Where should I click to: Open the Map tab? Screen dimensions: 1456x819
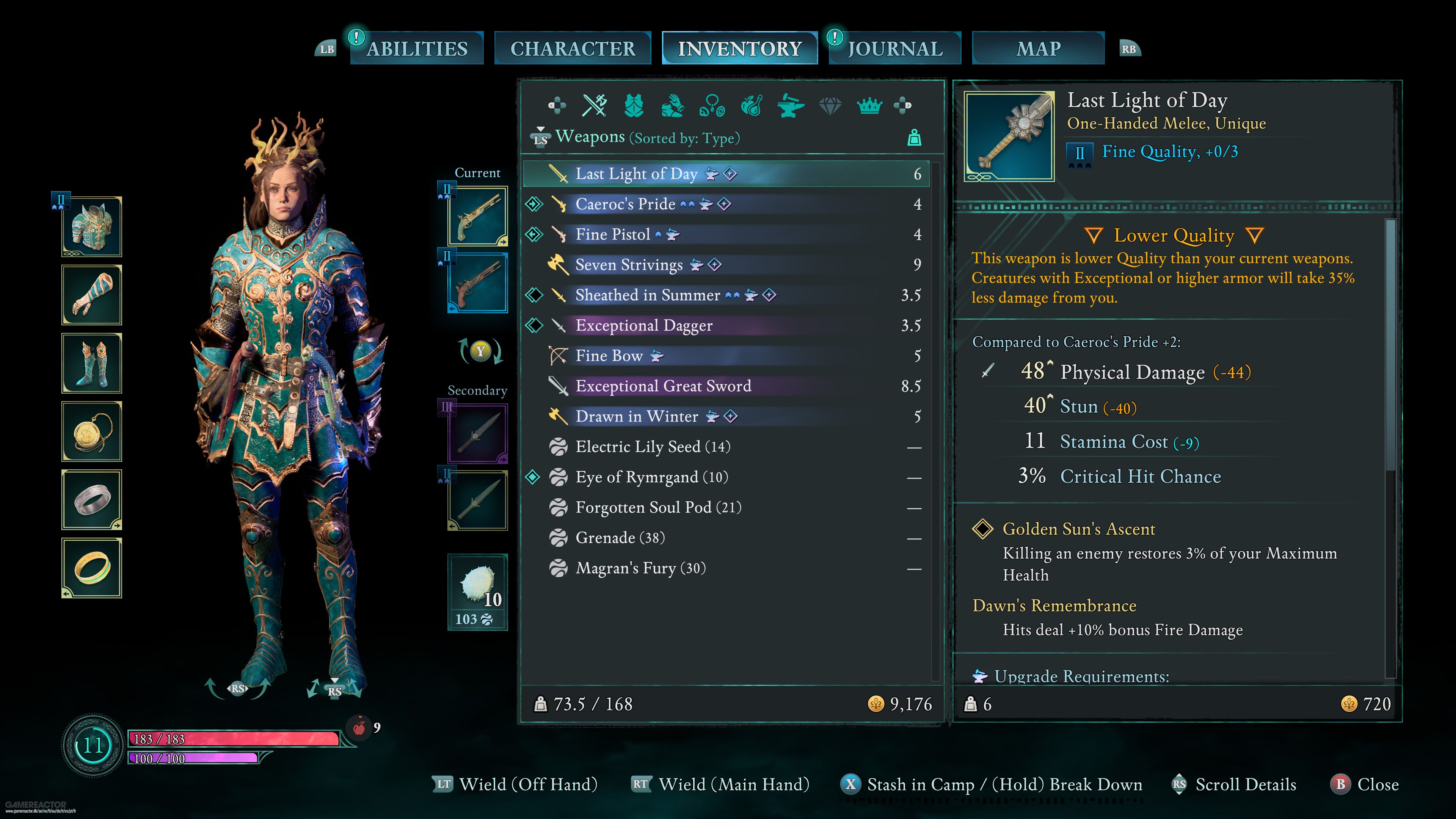[1038, 49]
